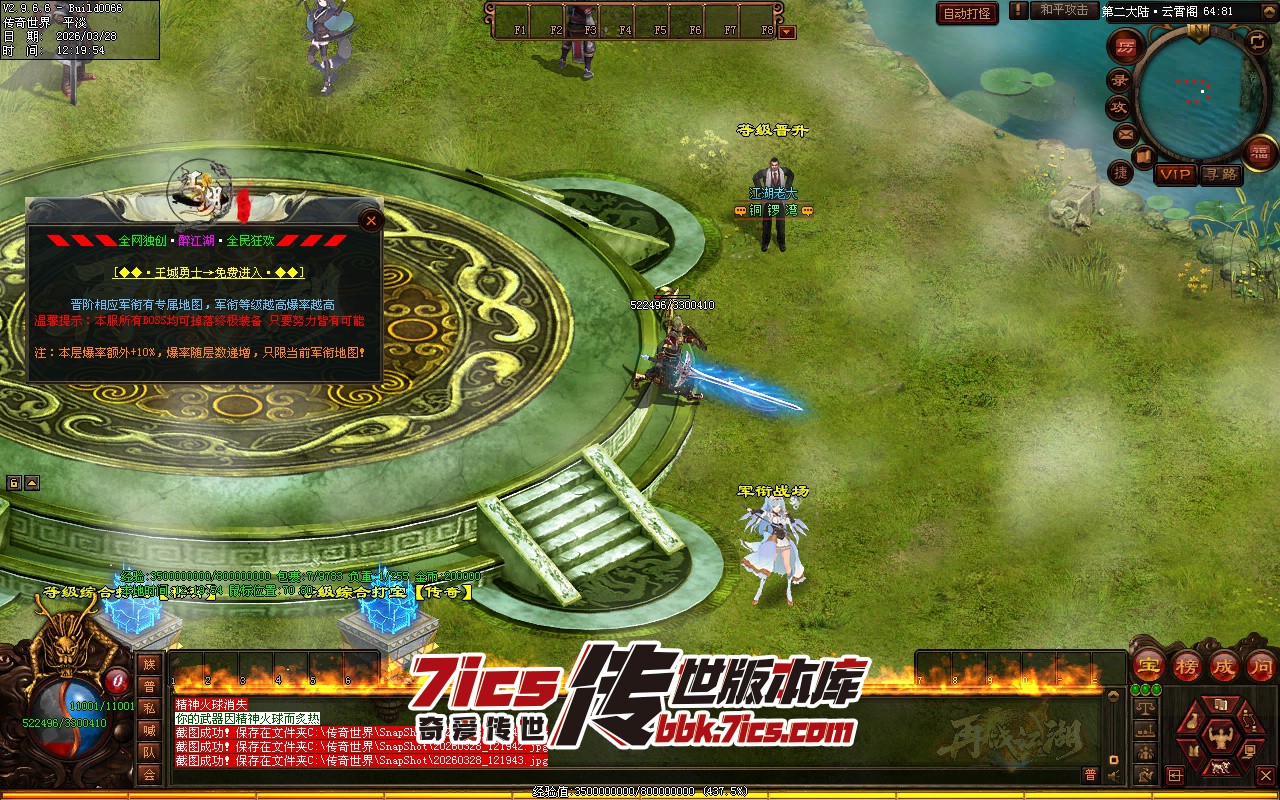Image resolution: width=1280 pixels, height=800 pixels.
Task: Switch the 和平攻击 attack mode
Action: [x=1063, y=10]
